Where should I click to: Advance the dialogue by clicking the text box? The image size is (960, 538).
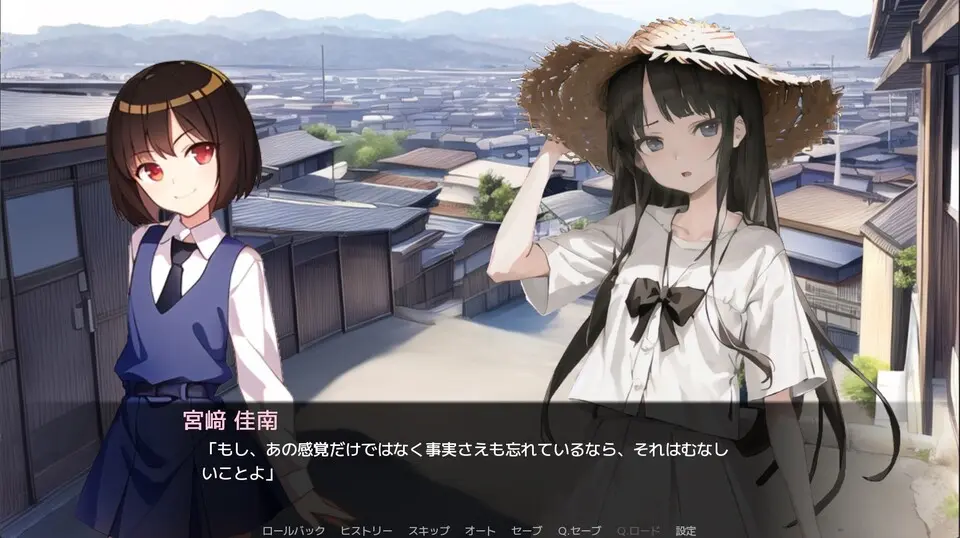[480, 460]
